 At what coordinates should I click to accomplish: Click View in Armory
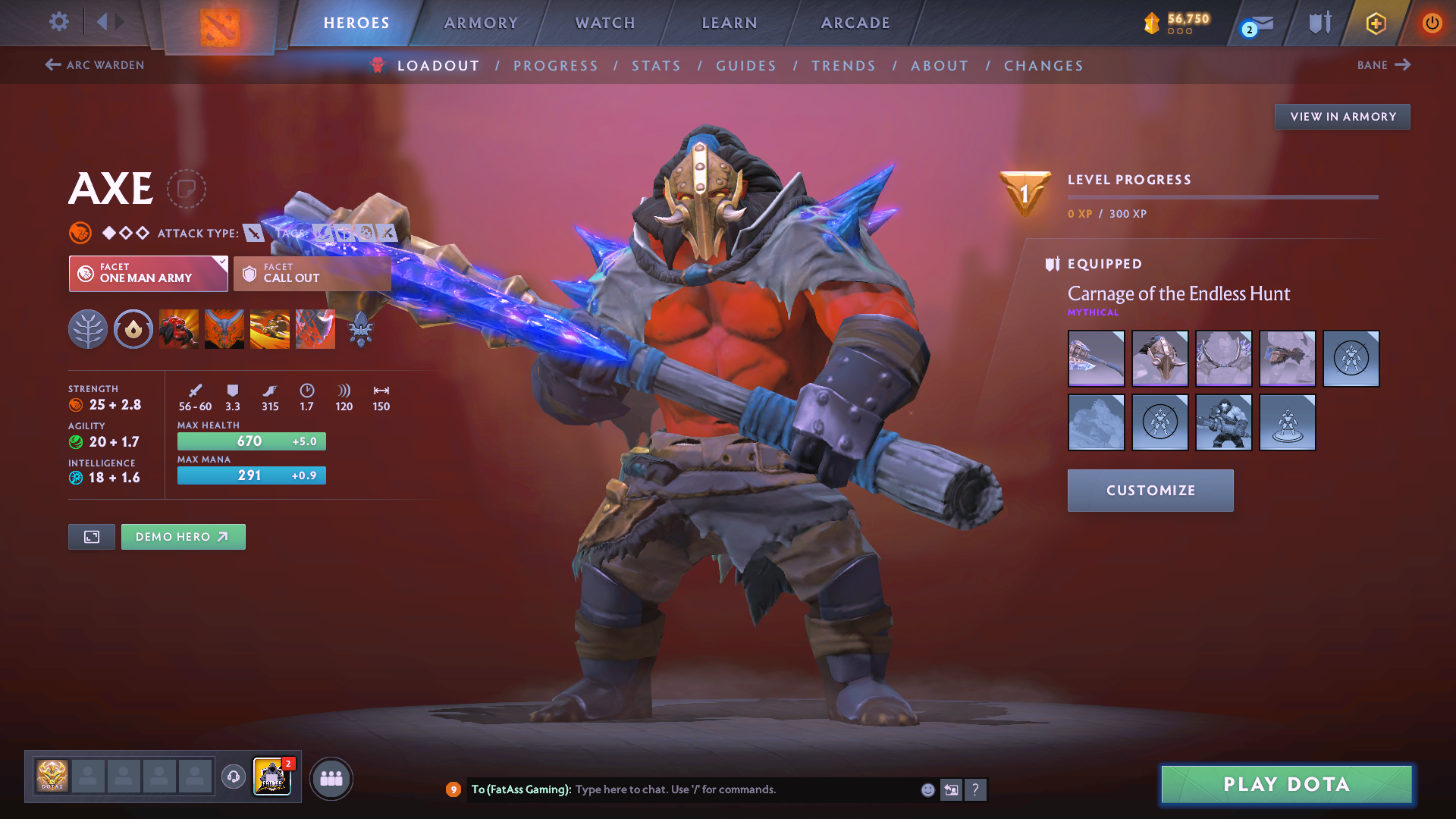coord(1342,117)
